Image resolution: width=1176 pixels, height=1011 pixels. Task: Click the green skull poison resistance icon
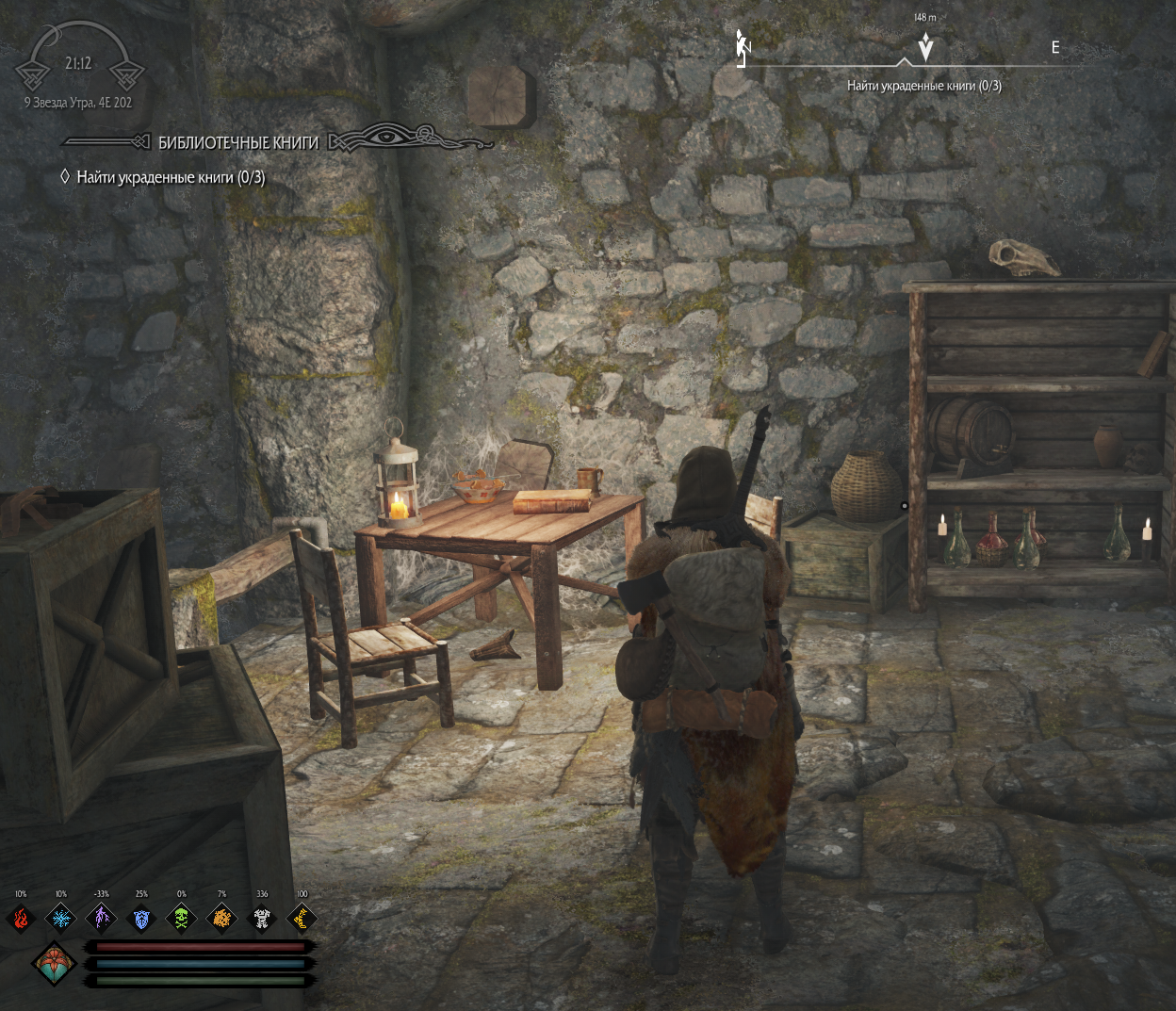click(182, 917)
